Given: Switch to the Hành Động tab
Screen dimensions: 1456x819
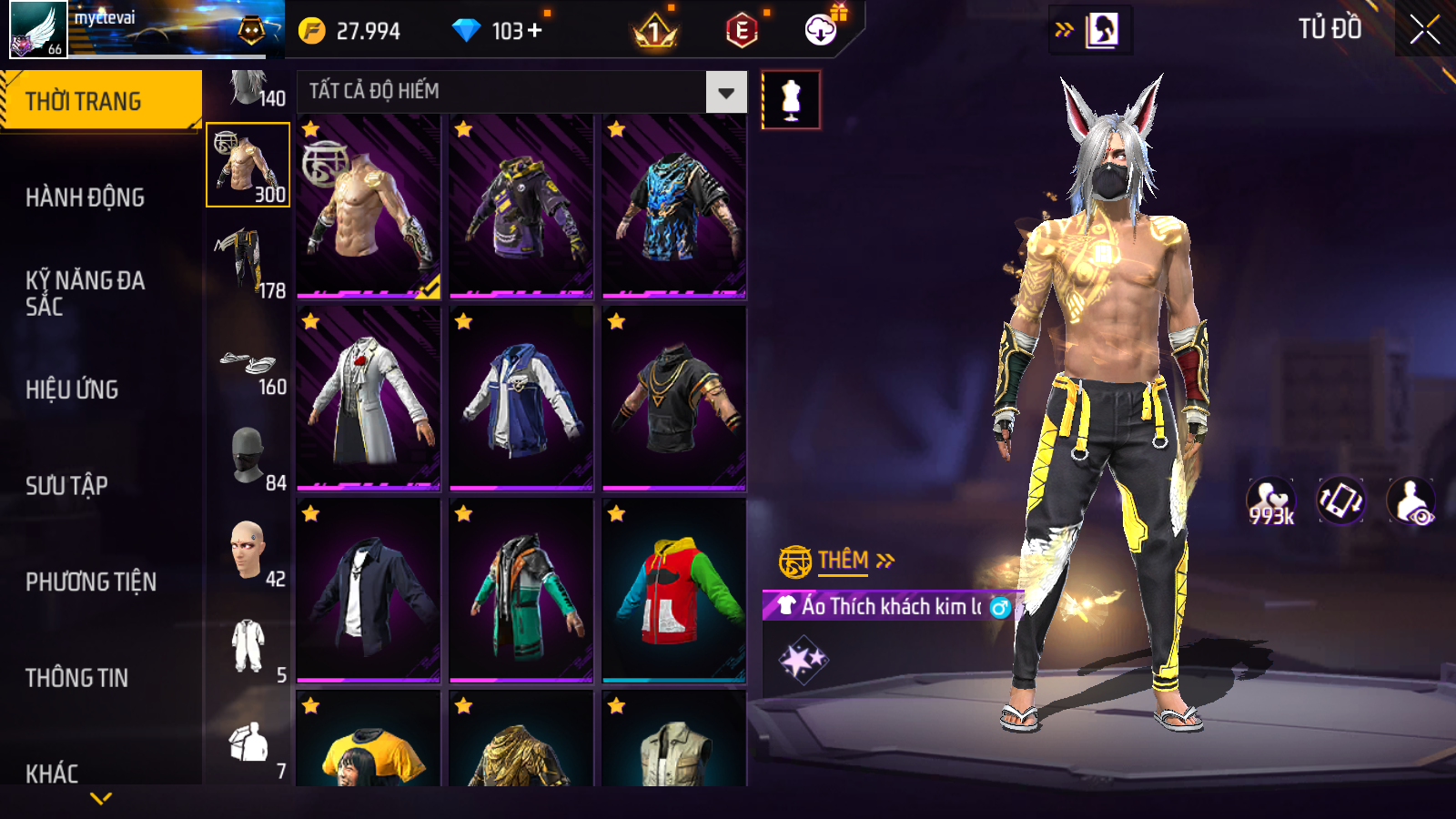Looking at the screenshot, I should [85, 197].
